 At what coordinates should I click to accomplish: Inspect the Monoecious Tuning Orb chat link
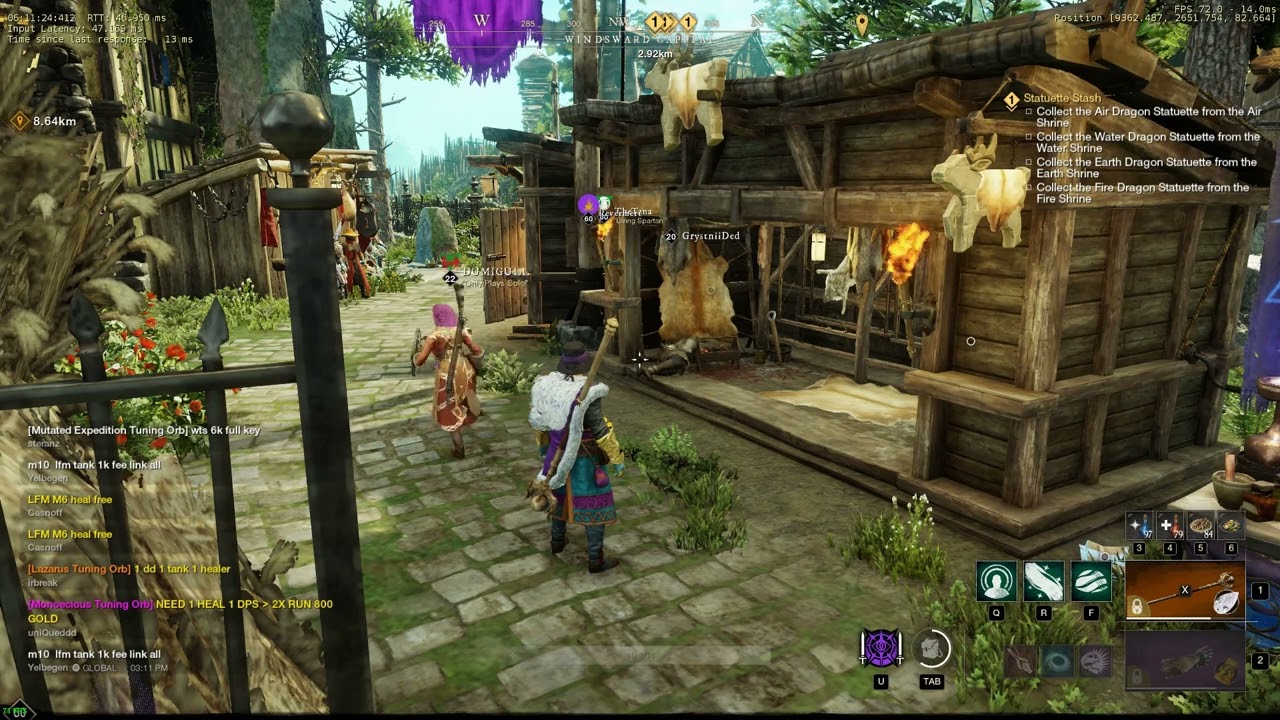(90, 604)
